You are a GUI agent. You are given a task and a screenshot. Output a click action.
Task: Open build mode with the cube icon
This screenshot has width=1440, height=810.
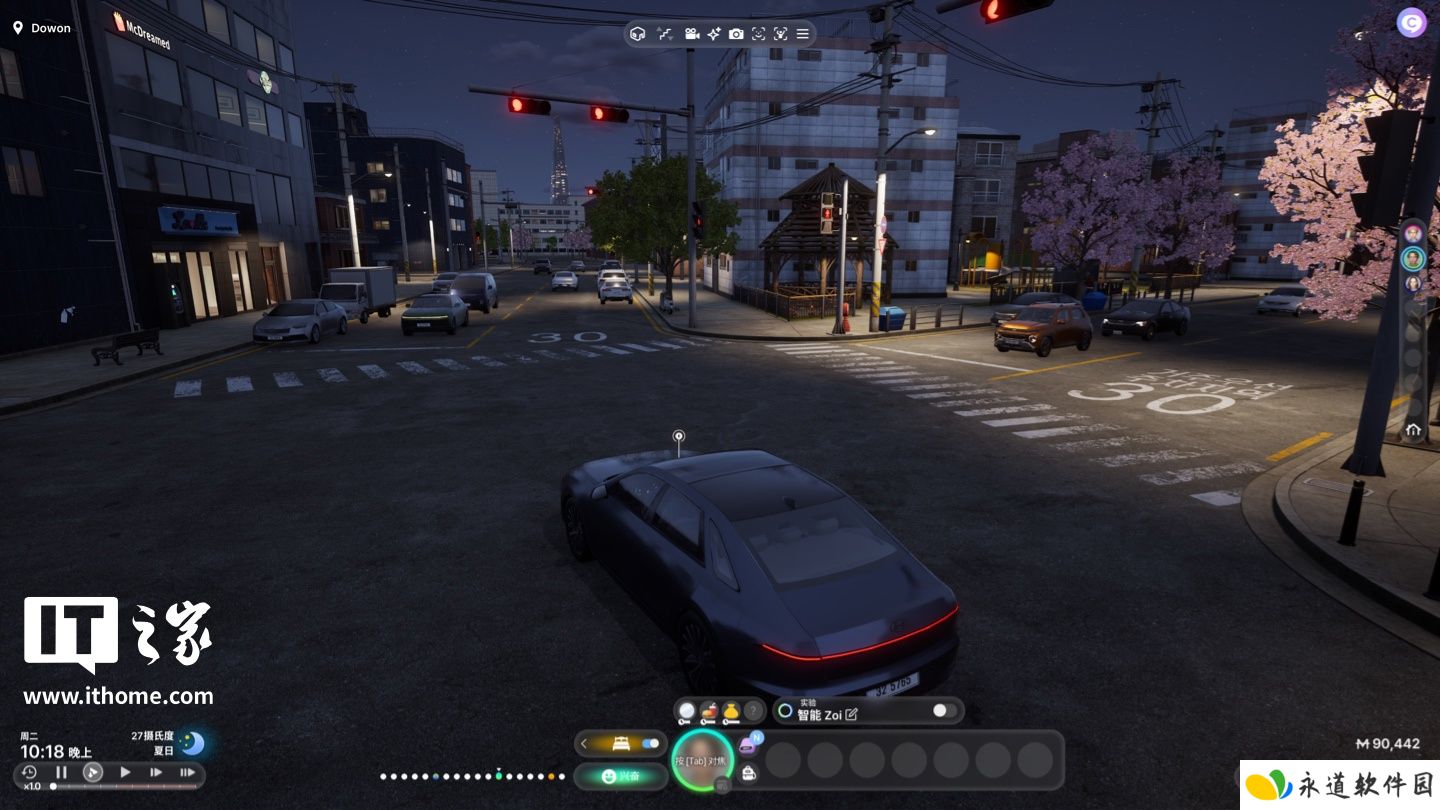pos(638,34)
